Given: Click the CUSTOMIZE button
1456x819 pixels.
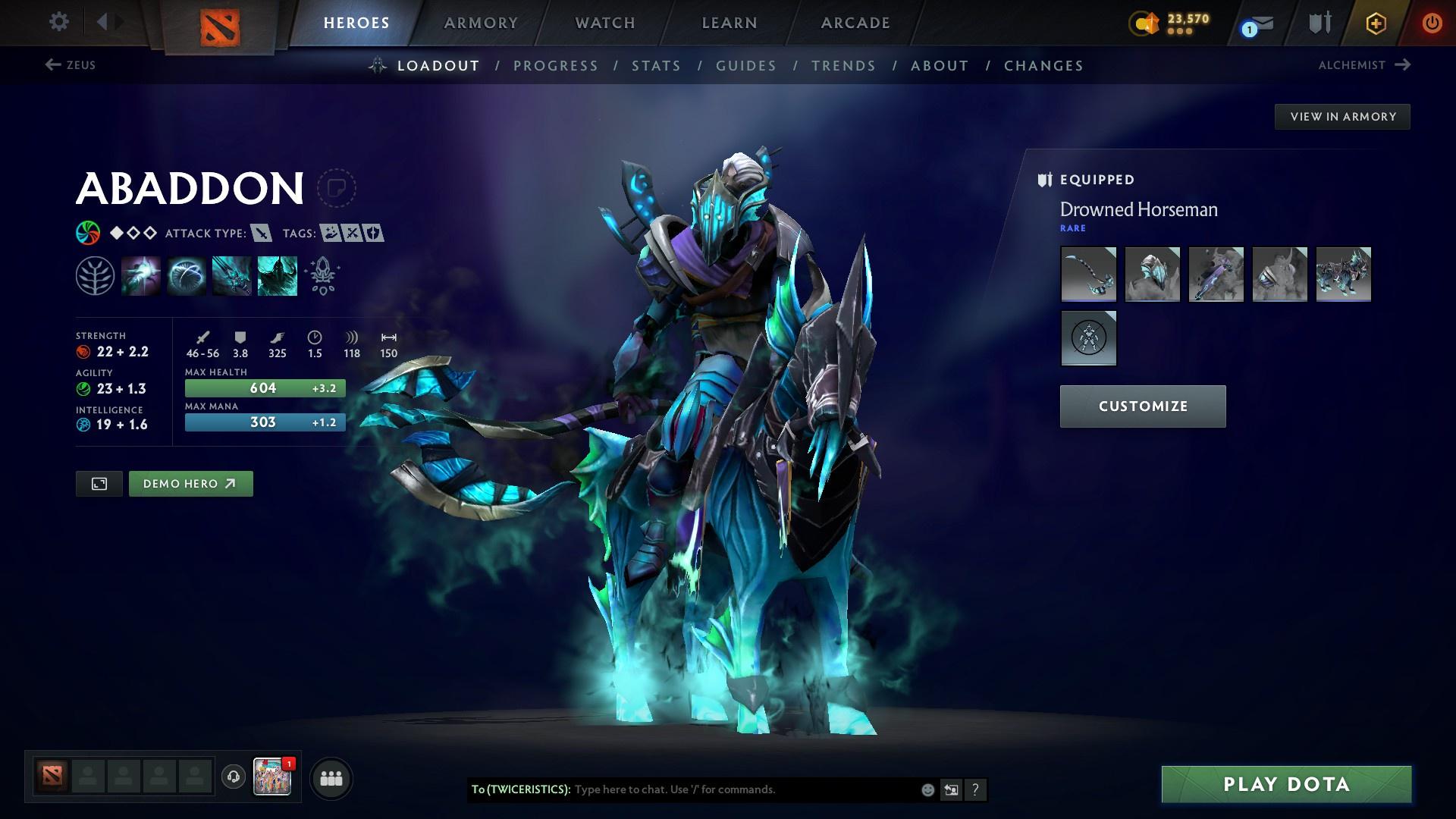Looking at the screenshot, I should (x=1142, y=406).
